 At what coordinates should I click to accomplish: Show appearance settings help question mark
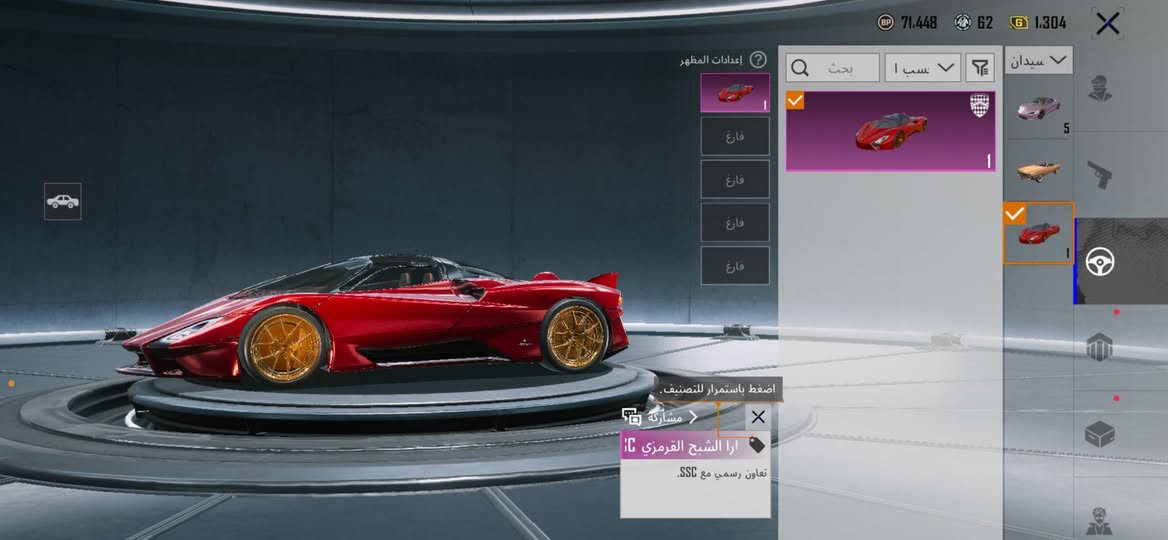click(758, 60)
